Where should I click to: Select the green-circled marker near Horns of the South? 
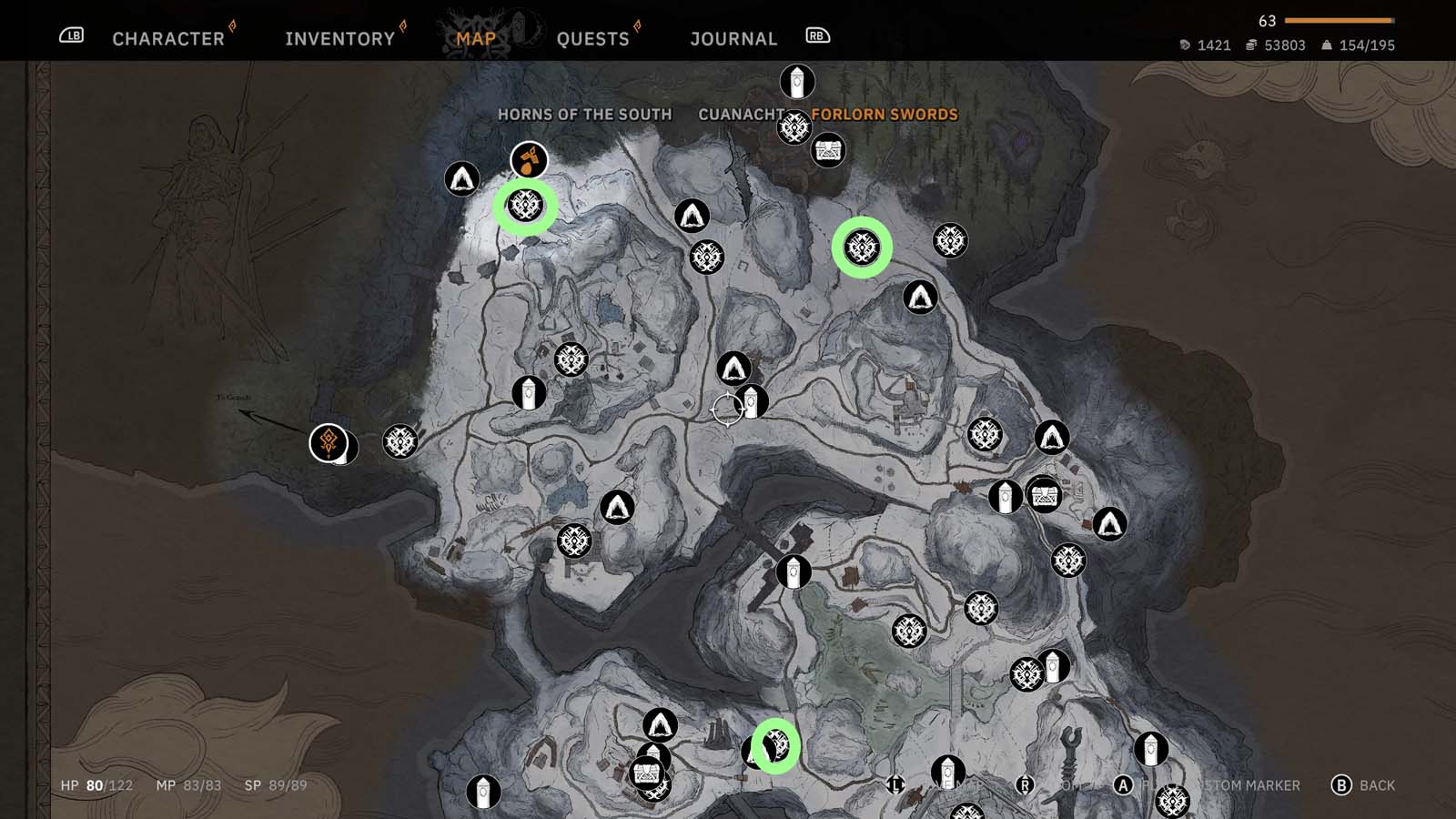click(x=526, y=207)
